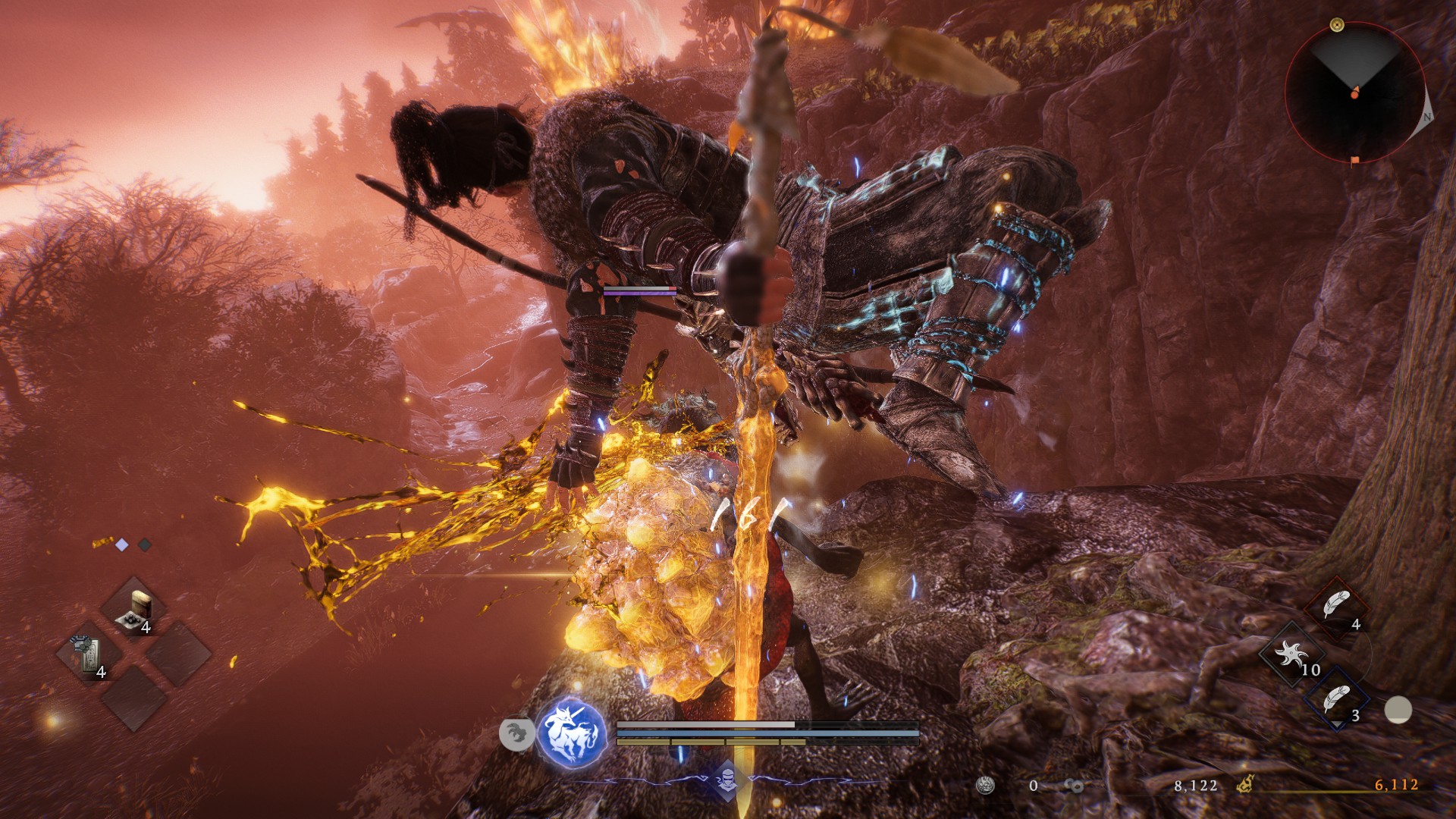Click the circular minimap compass
Image resolution: width=1456 pixels, height=819 pixels.
[x=1354, y=92]
